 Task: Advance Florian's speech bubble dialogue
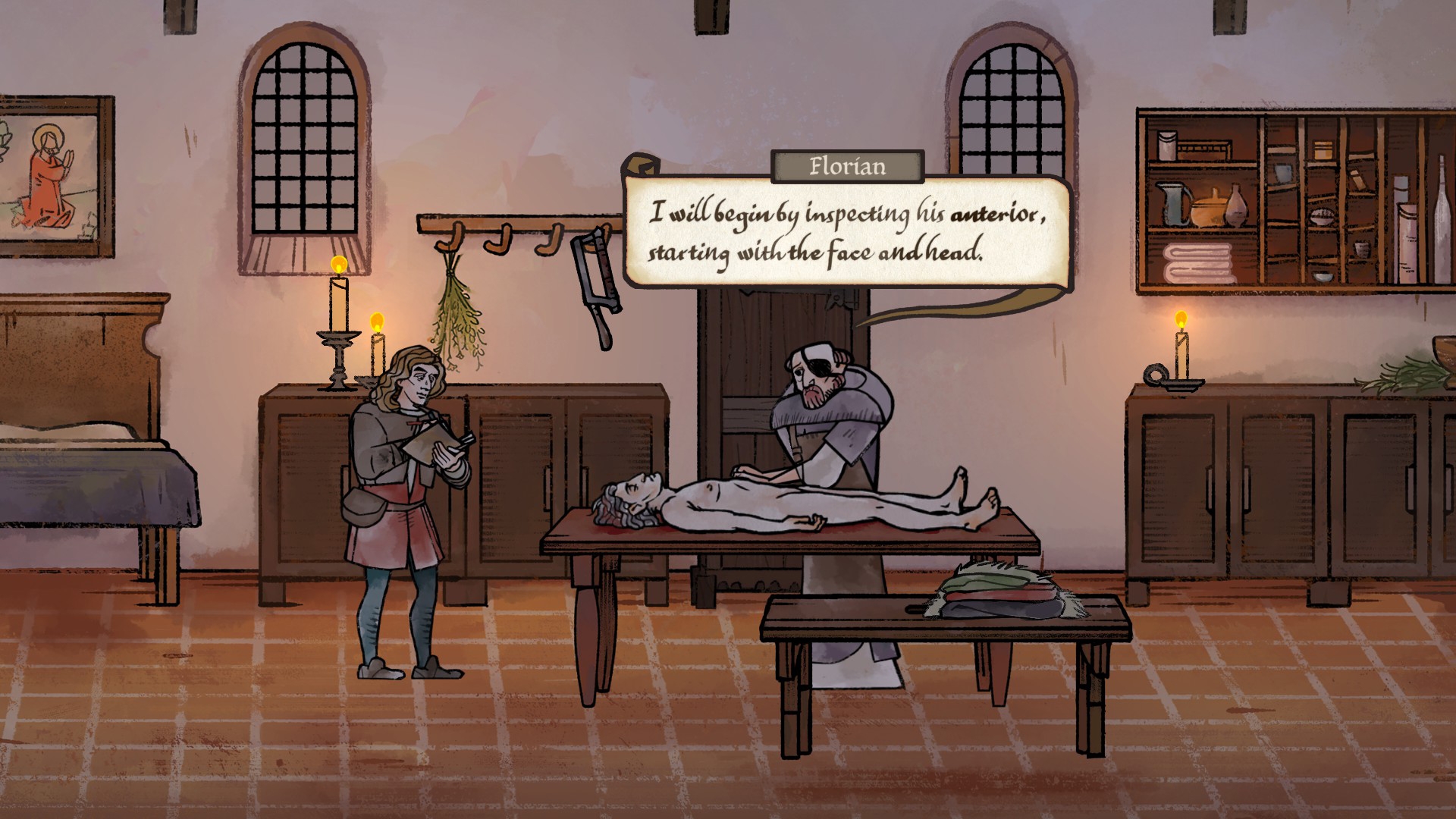pyautogui.click(x=846, y=232)
